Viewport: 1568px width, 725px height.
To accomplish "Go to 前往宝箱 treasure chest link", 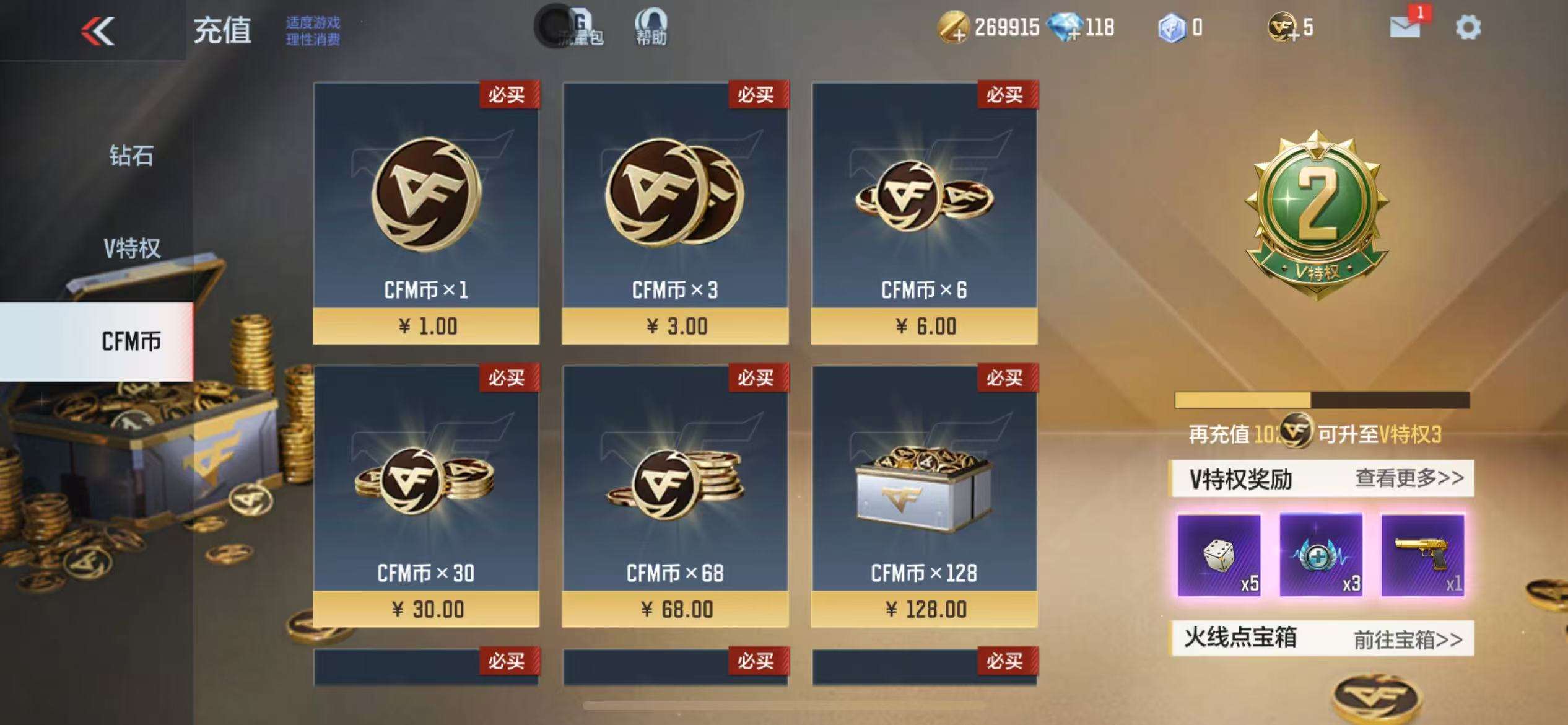I will (x=1408, y=639).
